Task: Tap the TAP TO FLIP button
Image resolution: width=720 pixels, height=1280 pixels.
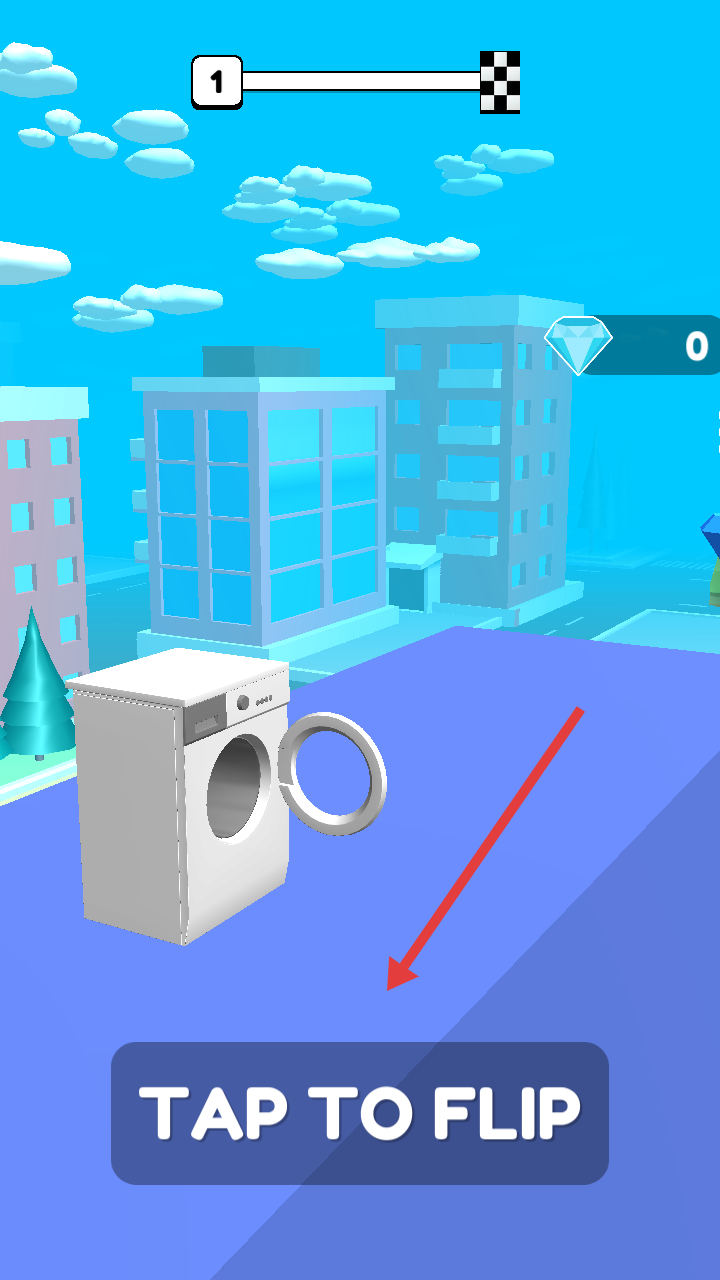Action: (360, 1113)
